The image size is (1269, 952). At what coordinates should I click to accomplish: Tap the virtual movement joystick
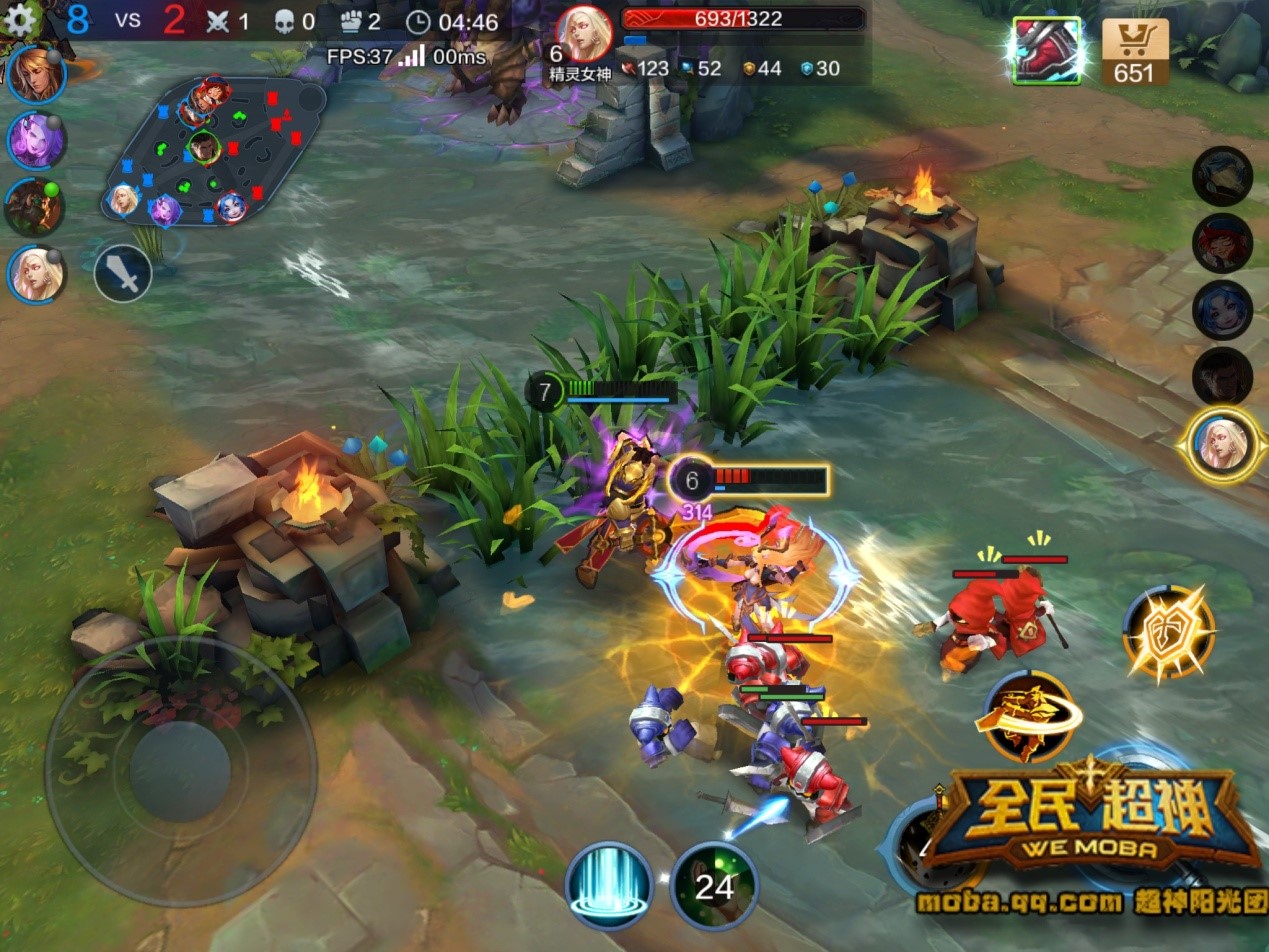[180, 771]
